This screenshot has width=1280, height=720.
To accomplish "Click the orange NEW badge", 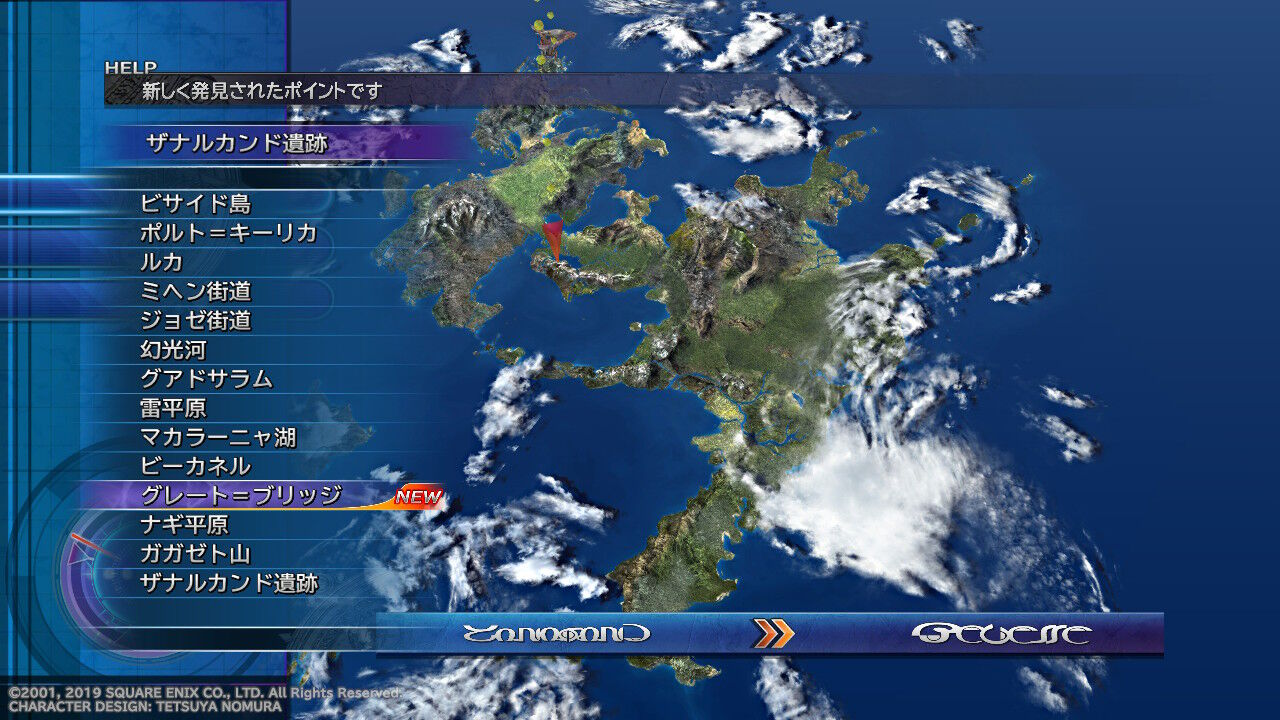I will (x=419, y=494).
